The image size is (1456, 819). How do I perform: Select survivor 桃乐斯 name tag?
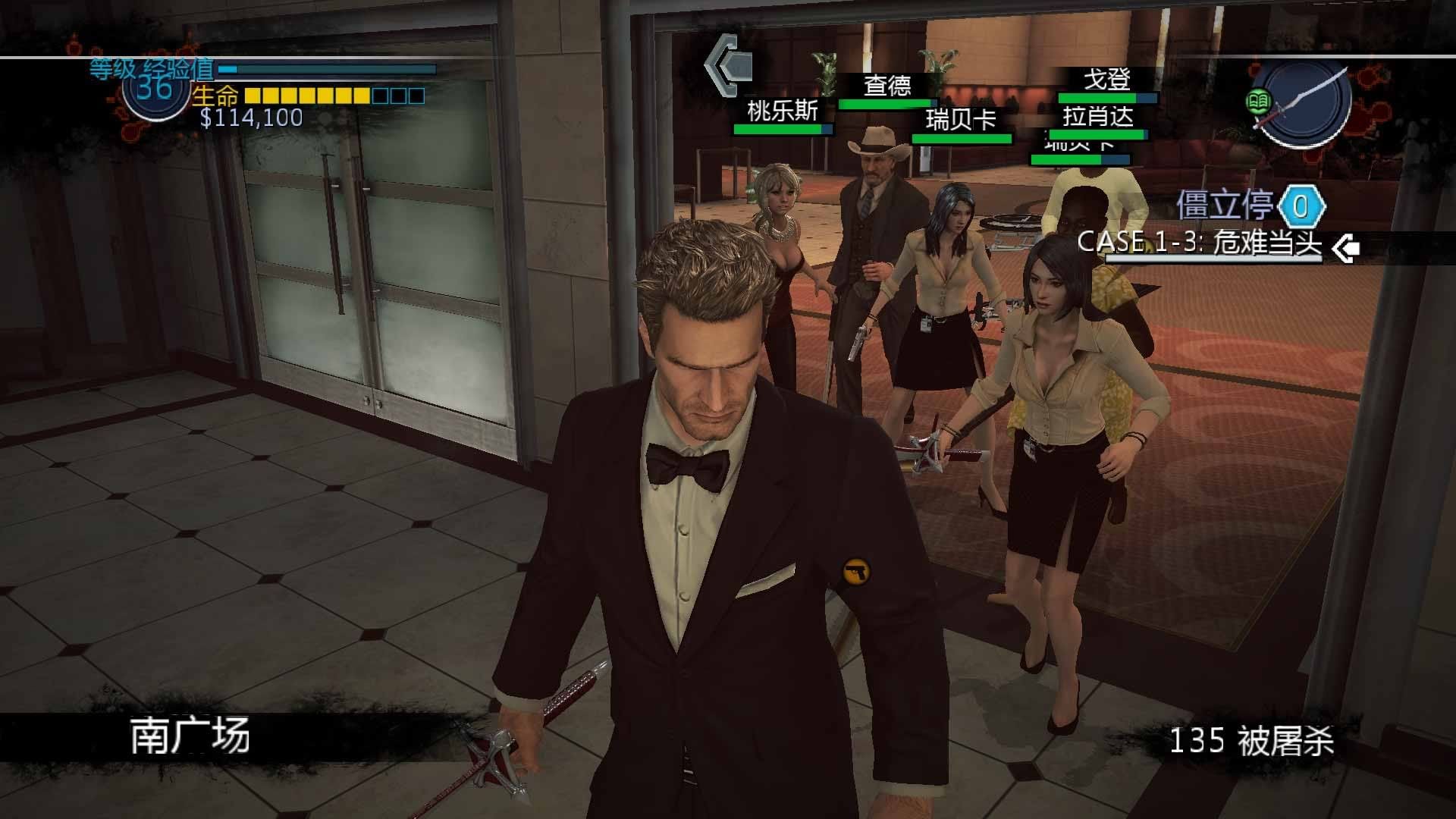point(783,111)
